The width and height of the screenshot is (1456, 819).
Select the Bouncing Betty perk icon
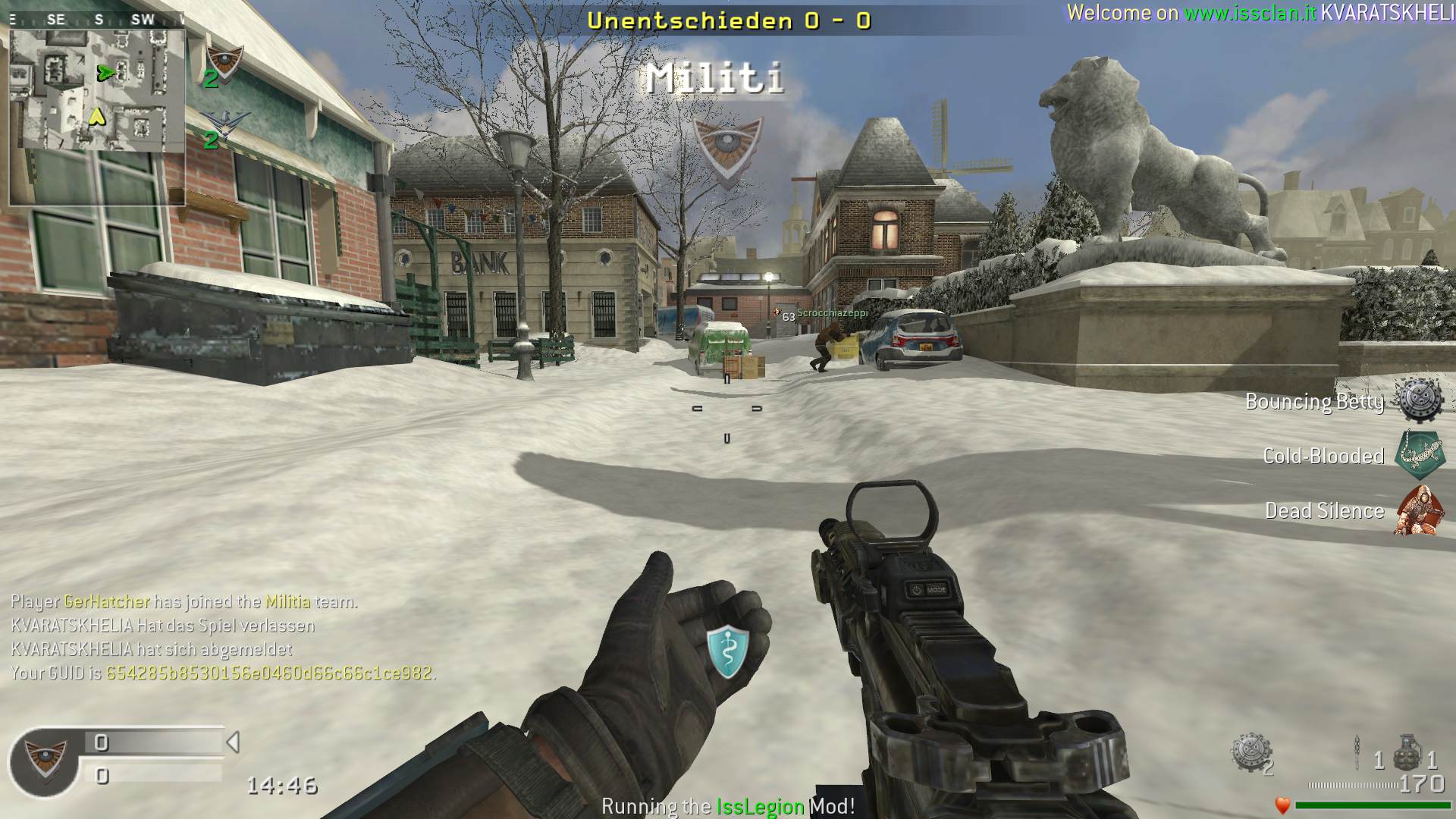tap(1420, 400)
